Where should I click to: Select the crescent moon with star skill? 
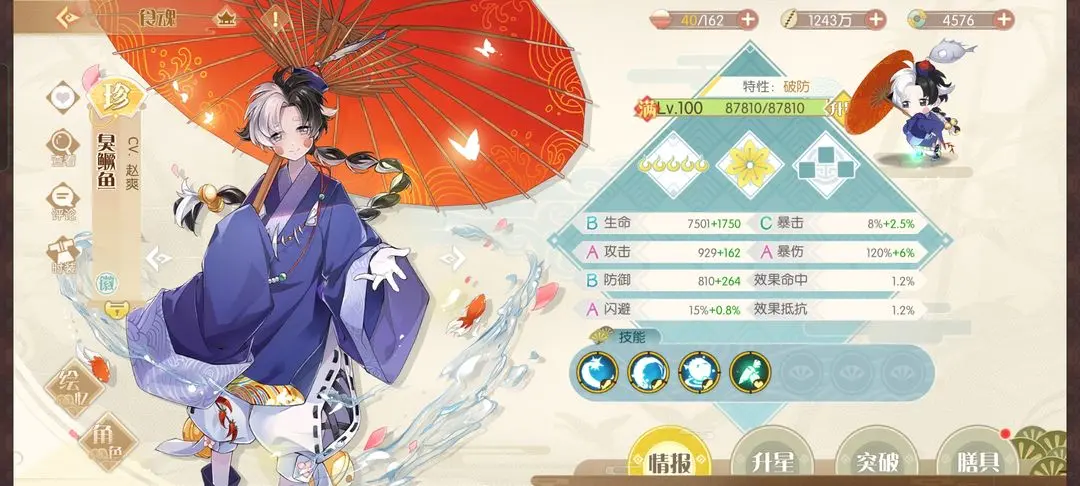[x=598, y=372]
